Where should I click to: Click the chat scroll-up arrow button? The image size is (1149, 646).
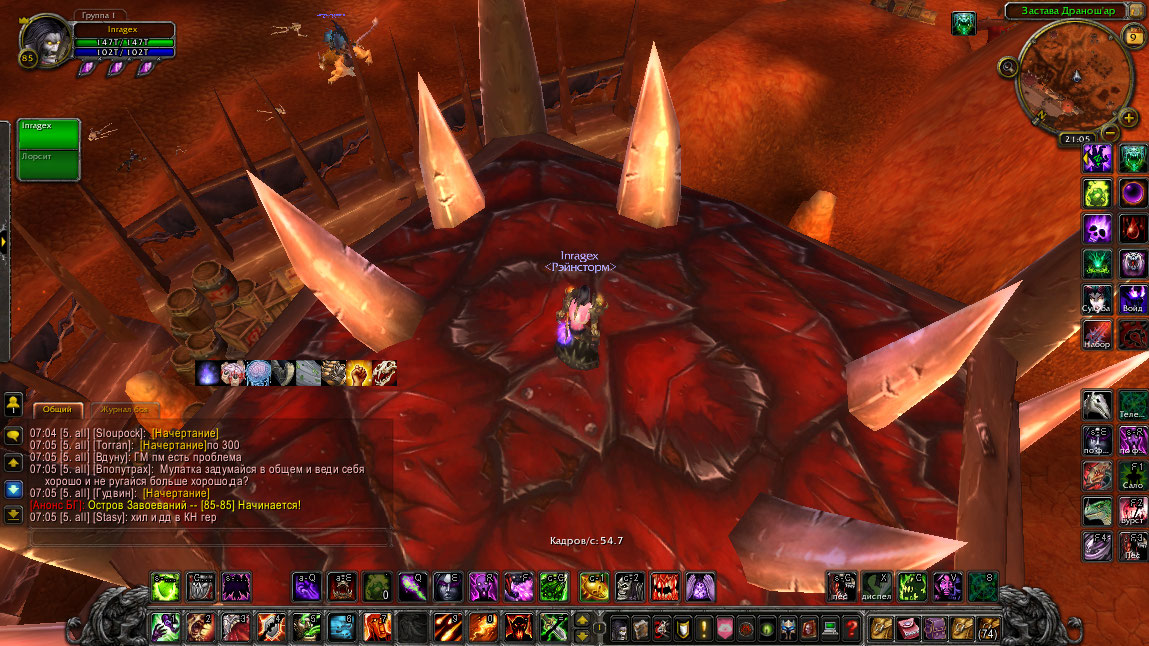(x=14, y=463)
